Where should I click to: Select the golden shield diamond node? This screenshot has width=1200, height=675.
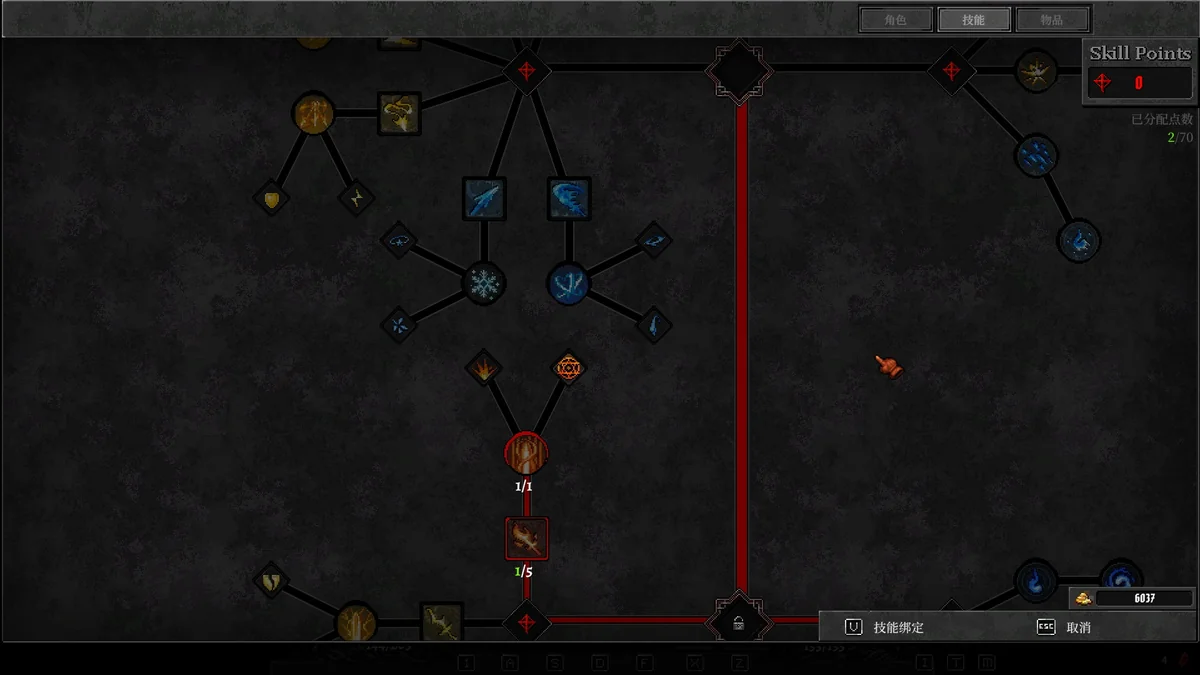tap(271, 198)
